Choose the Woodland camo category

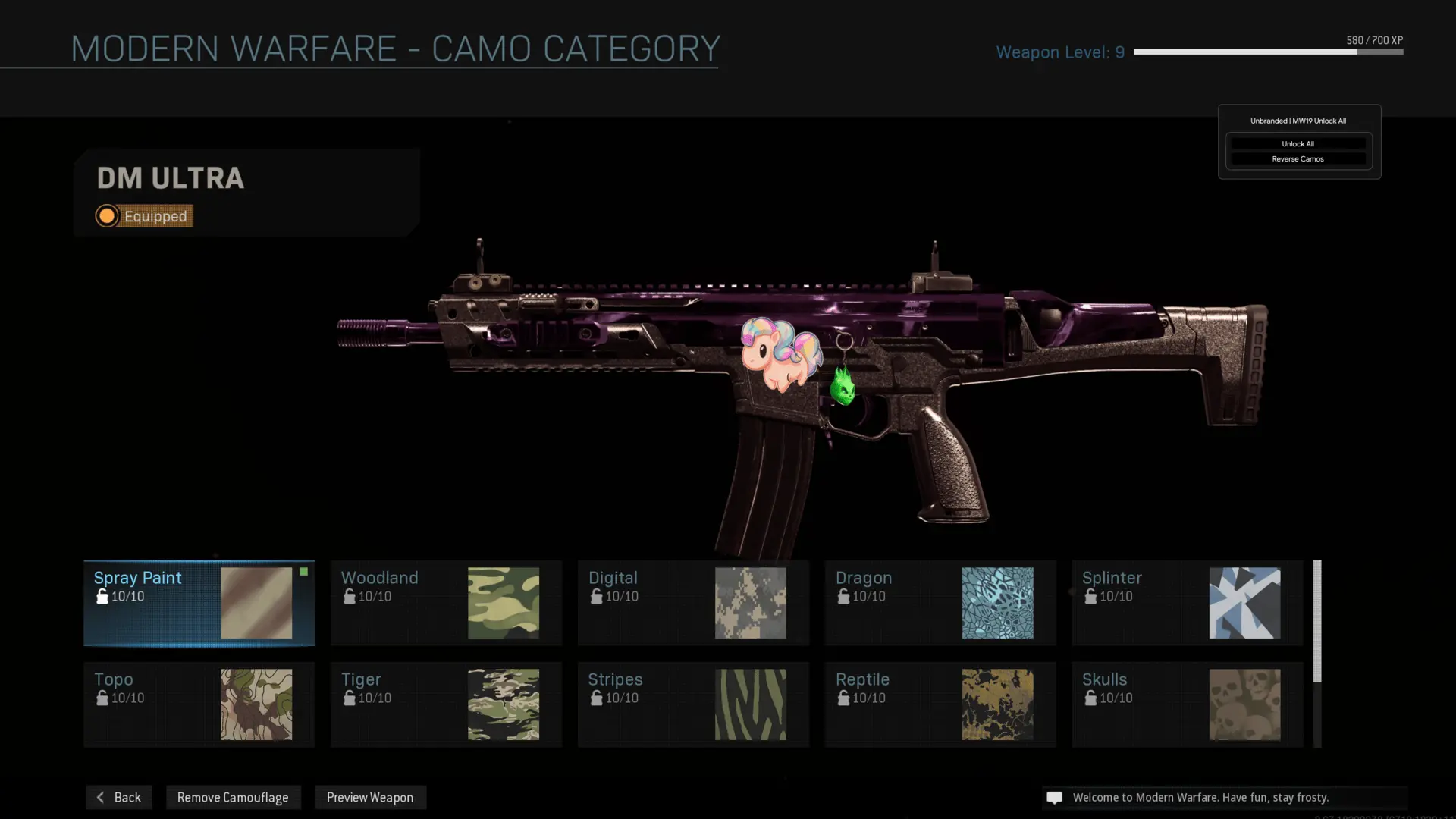pyautogui.click(x=446, y=603)
